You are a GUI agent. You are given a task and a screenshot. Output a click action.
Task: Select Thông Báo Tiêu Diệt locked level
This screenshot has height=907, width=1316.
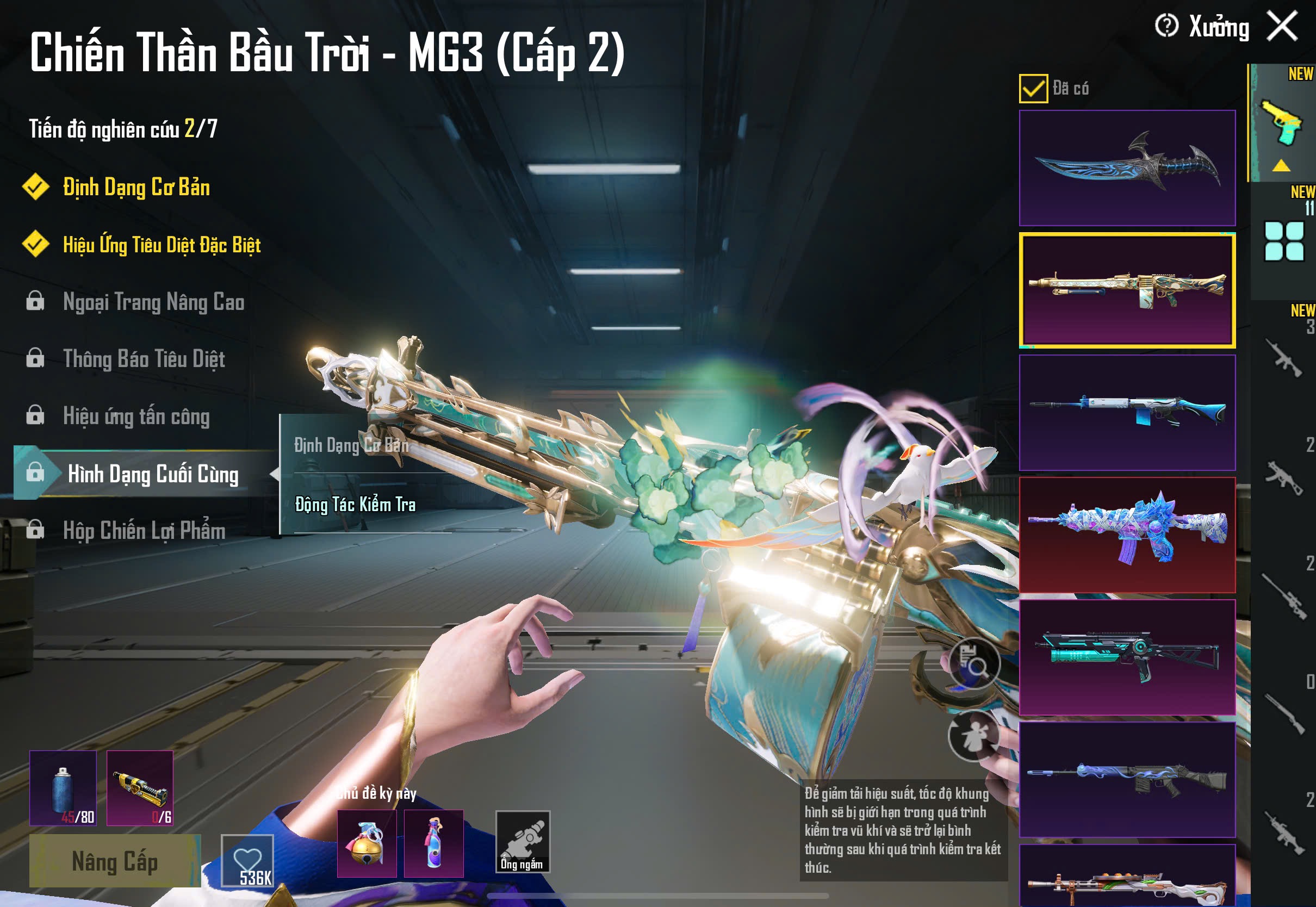tap(144, 359)
